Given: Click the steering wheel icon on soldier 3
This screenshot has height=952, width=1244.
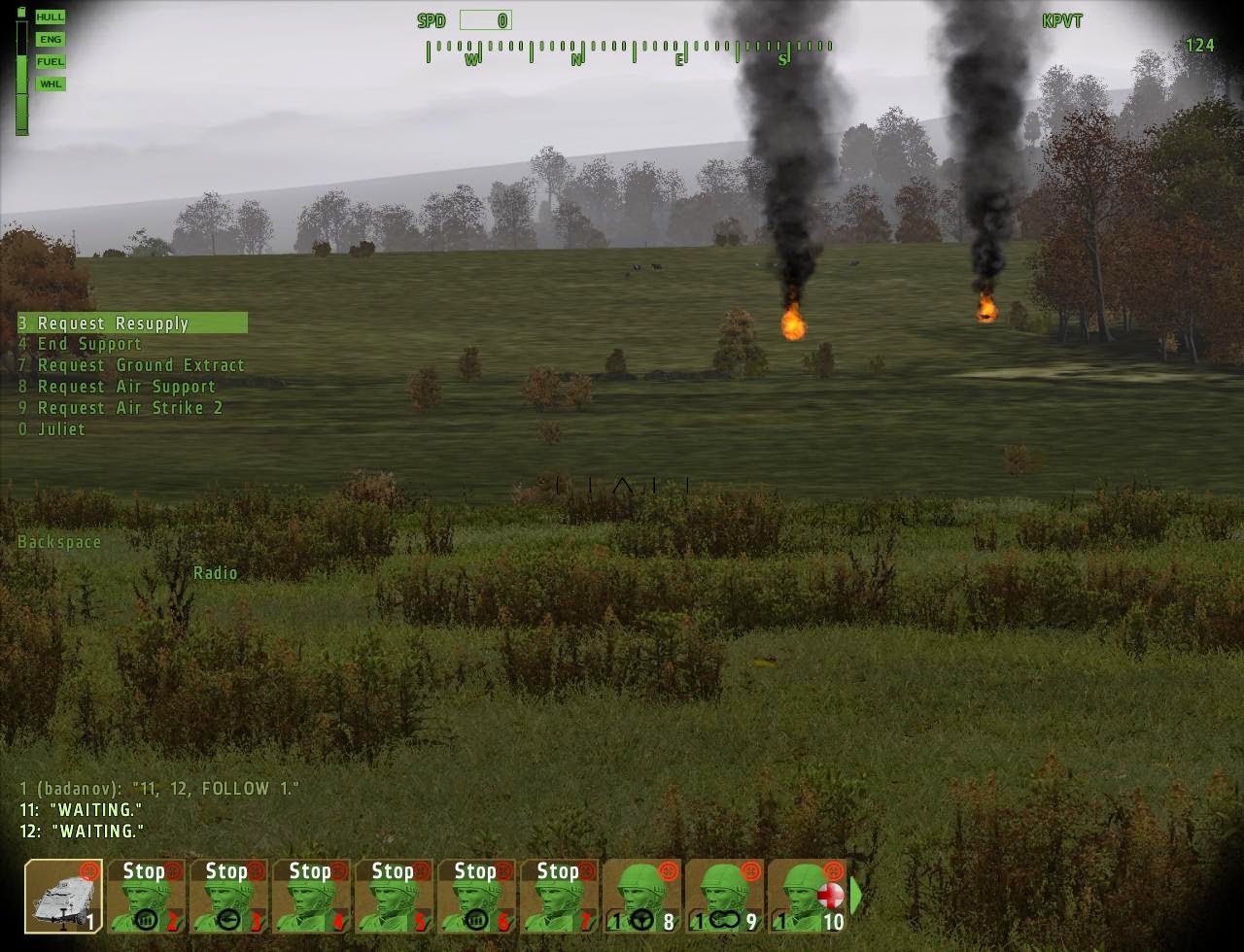Looking at the screenshot, I should (x=229, y=920).
